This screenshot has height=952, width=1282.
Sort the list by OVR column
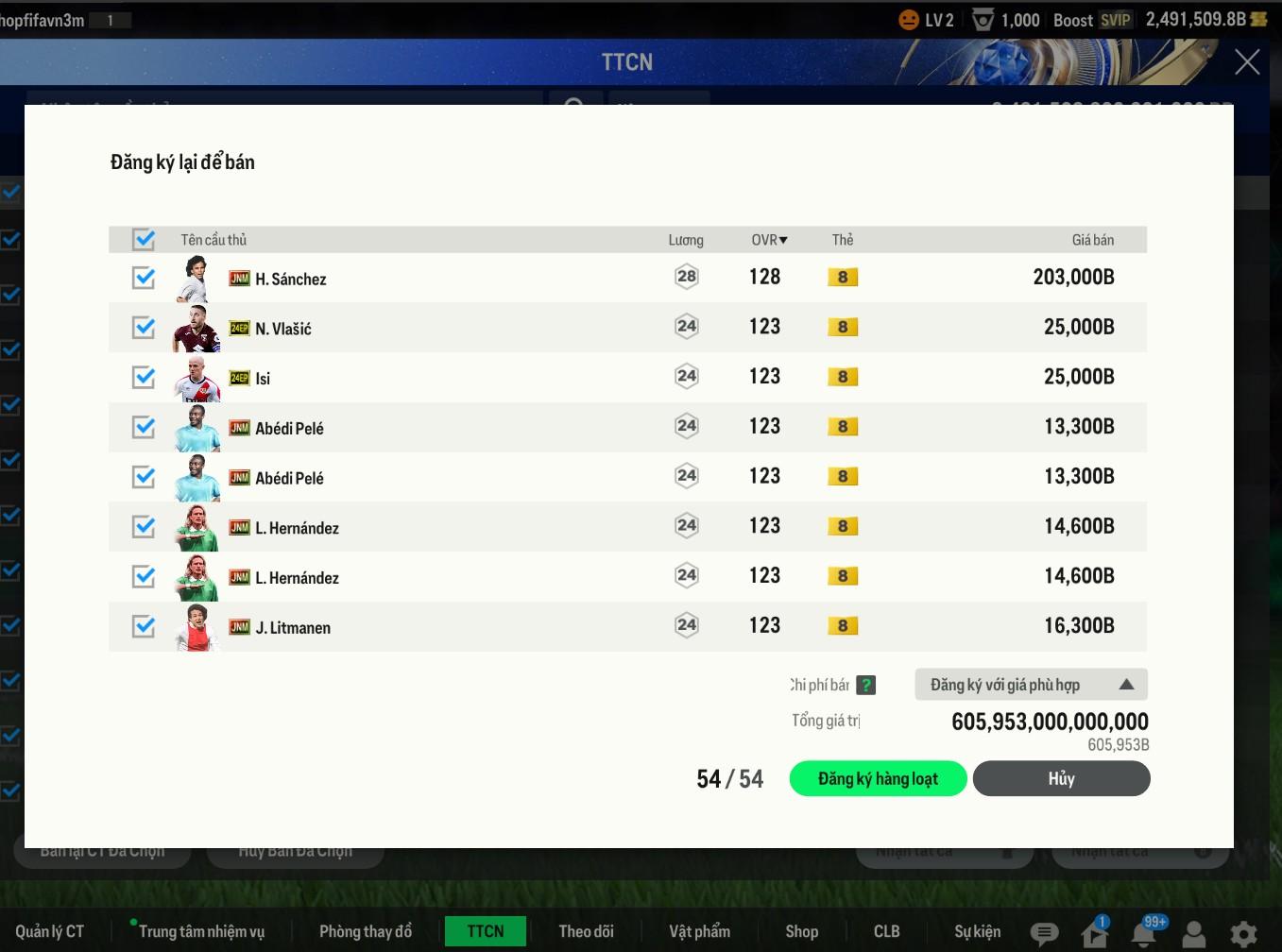769,240
